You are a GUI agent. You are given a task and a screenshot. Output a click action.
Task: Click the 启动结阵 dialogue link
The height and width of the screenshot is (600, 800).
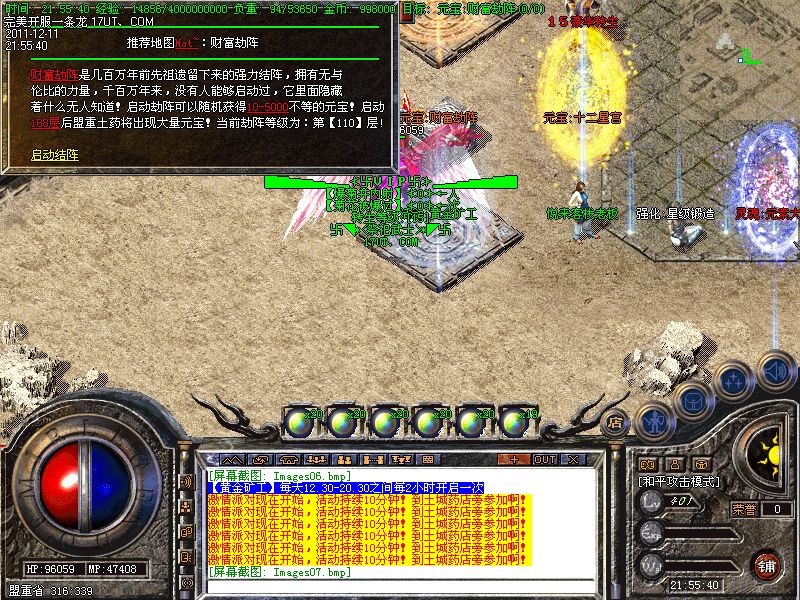coord(54,155)
